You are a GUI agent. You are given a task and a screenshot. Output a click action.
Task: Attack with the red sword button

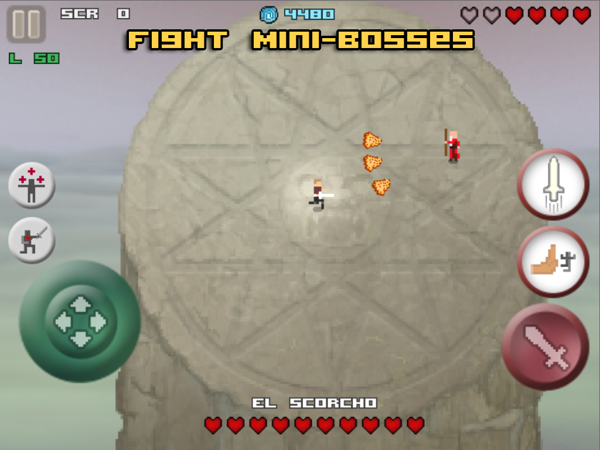(546, 346)
